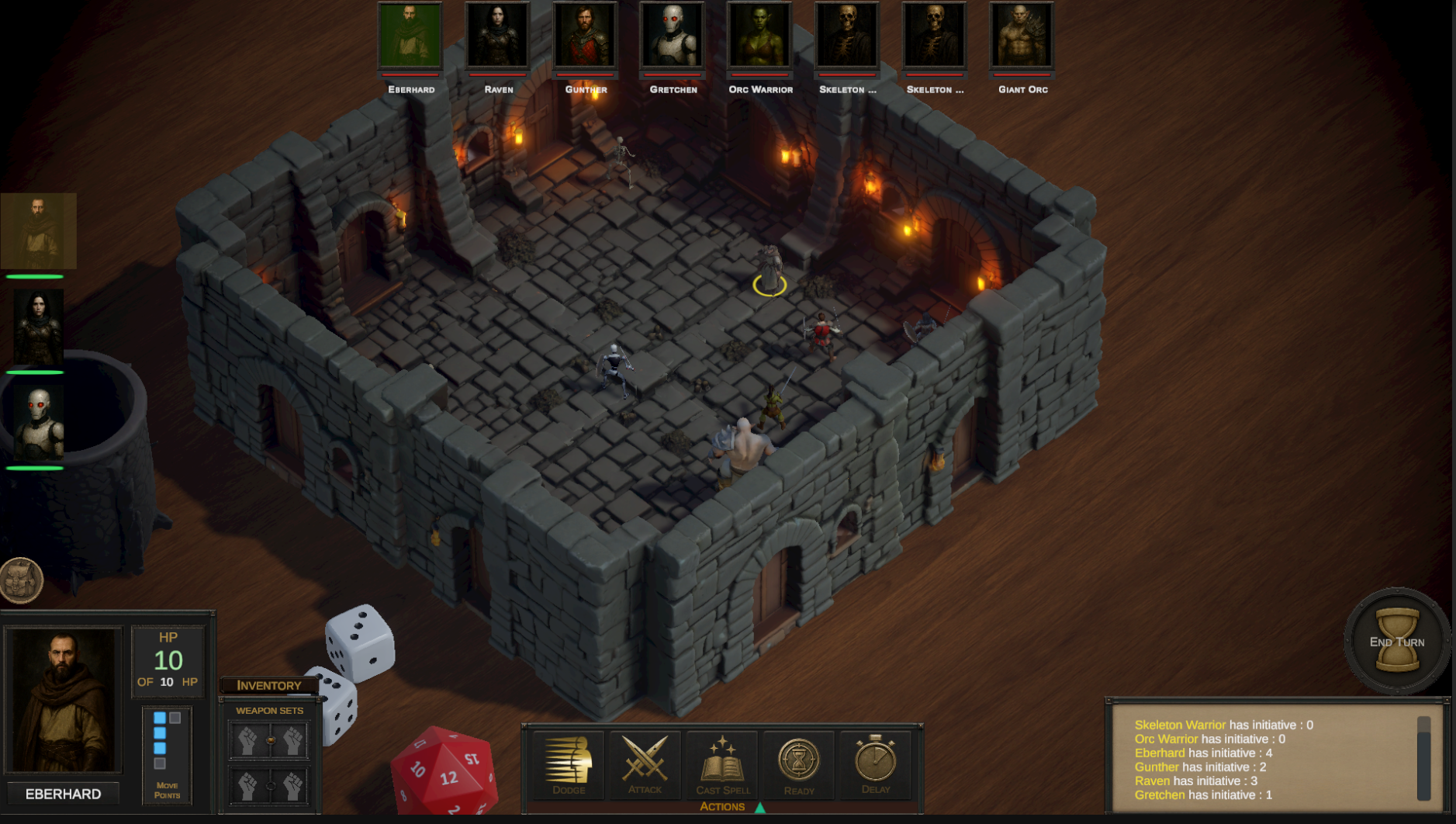Open Eberhard's large character portrait

(63, 700)
